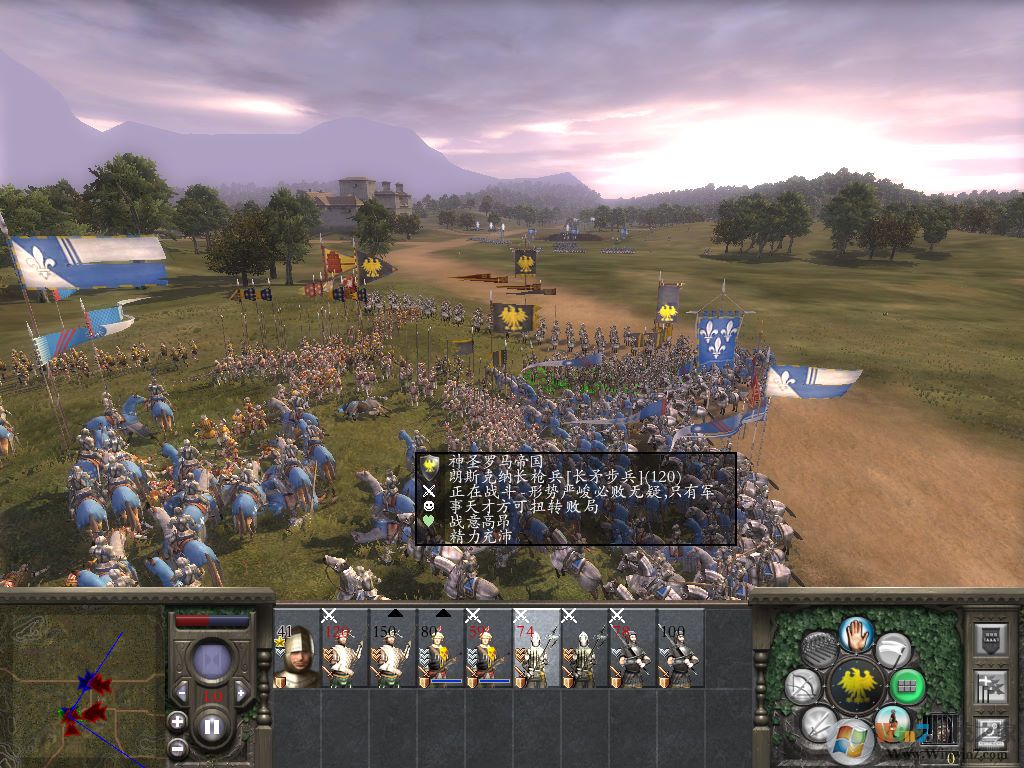Viewport: 1024px width, 768px height.
Task: Toggle the green formation grid button
Action: pyautogui.click(x=908, y=686)
